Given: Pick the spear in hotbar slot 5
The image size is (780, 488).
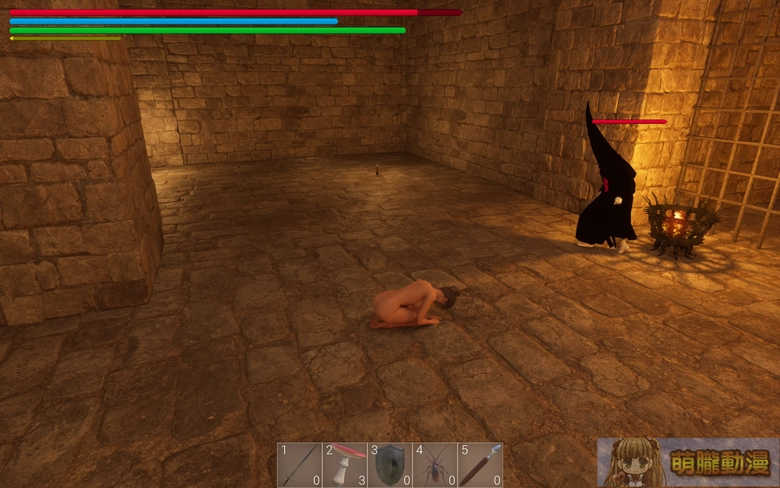Looking at the screenshot, I should pyautogui.click(x=480, y=465).
